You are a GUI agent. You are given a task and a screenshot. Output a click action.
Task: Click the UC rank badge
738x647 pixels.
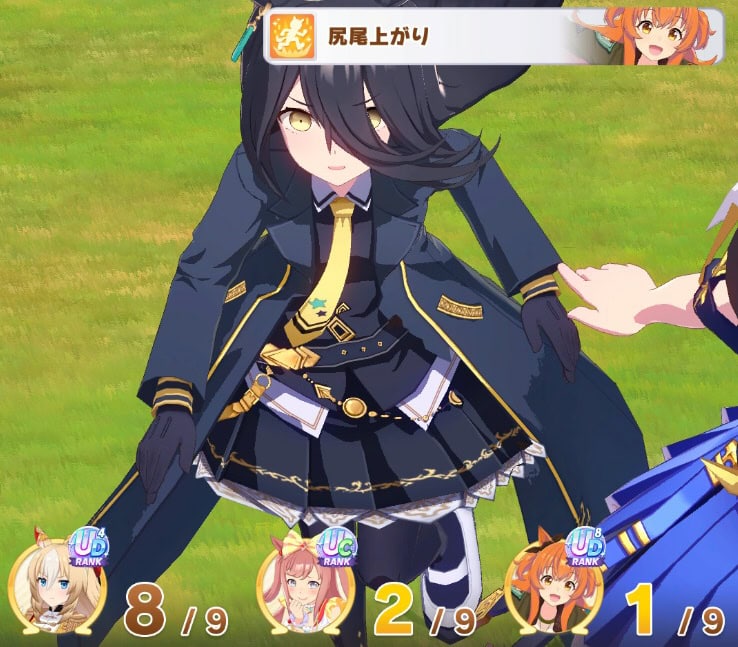[337, 546]
